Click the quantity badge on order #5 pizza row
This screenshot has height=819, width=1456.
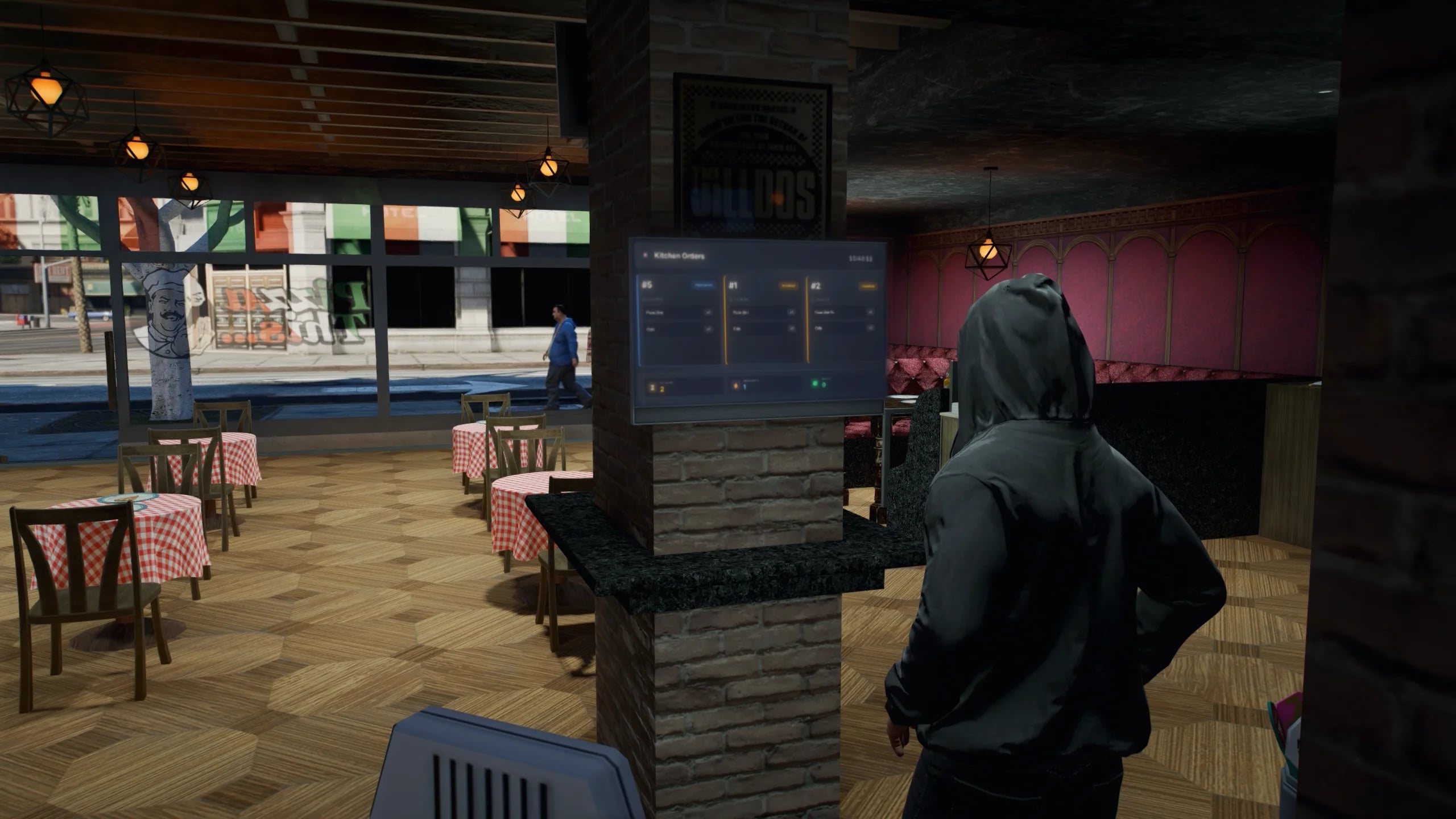[x=709, y=312]
